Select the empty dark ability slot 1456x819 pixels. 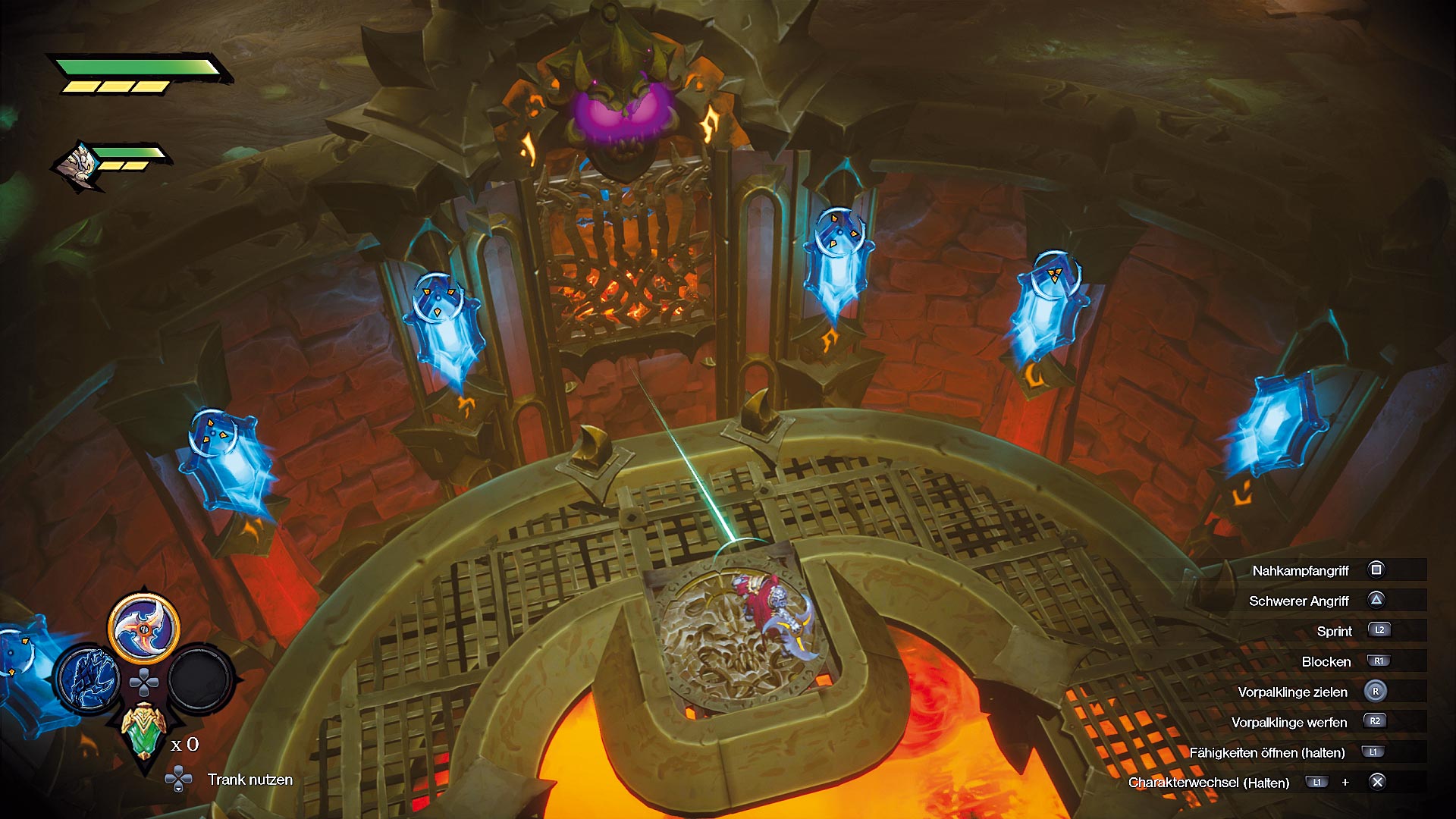[x=199, y=679]
